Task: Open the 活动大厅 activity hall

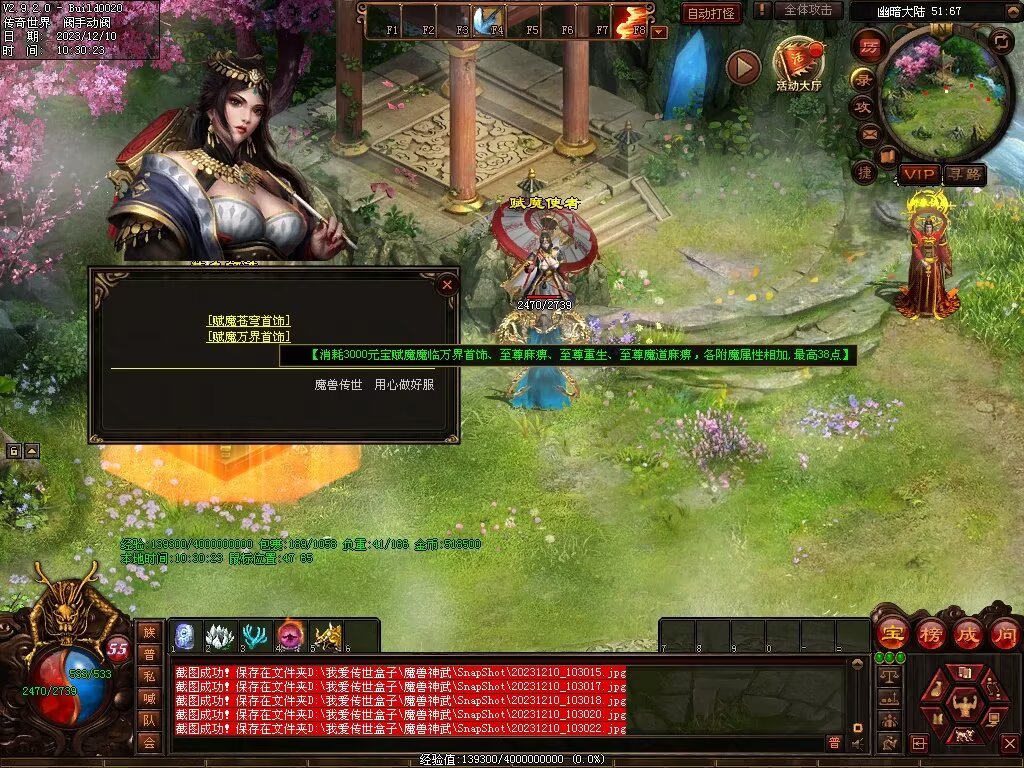Action: pyautogui.click(x=798, y=62)
